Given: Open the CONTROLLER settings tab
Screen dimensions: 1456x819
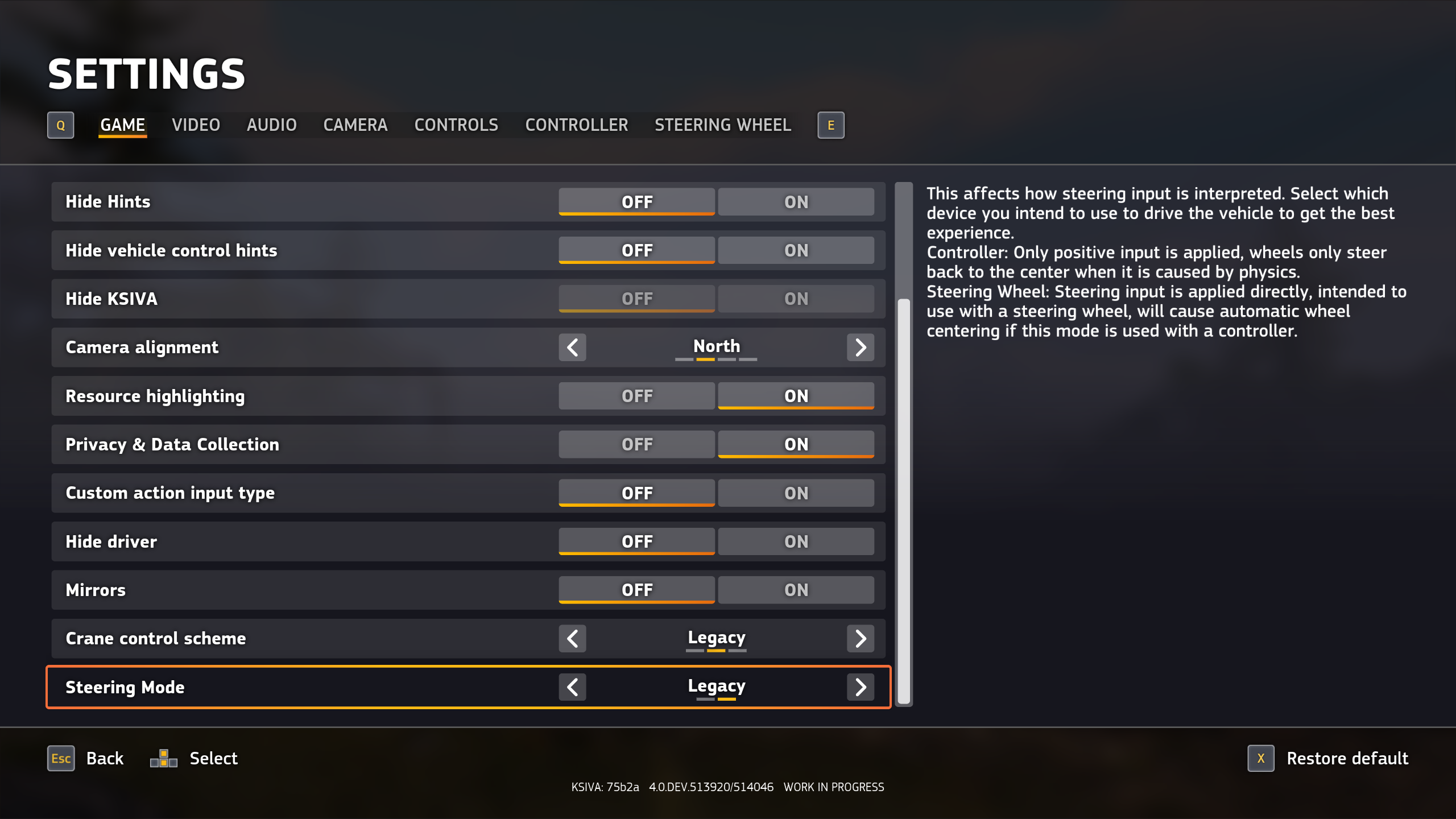Looking at the screenshot, I should pyautogui.click(x=576, y=125).
